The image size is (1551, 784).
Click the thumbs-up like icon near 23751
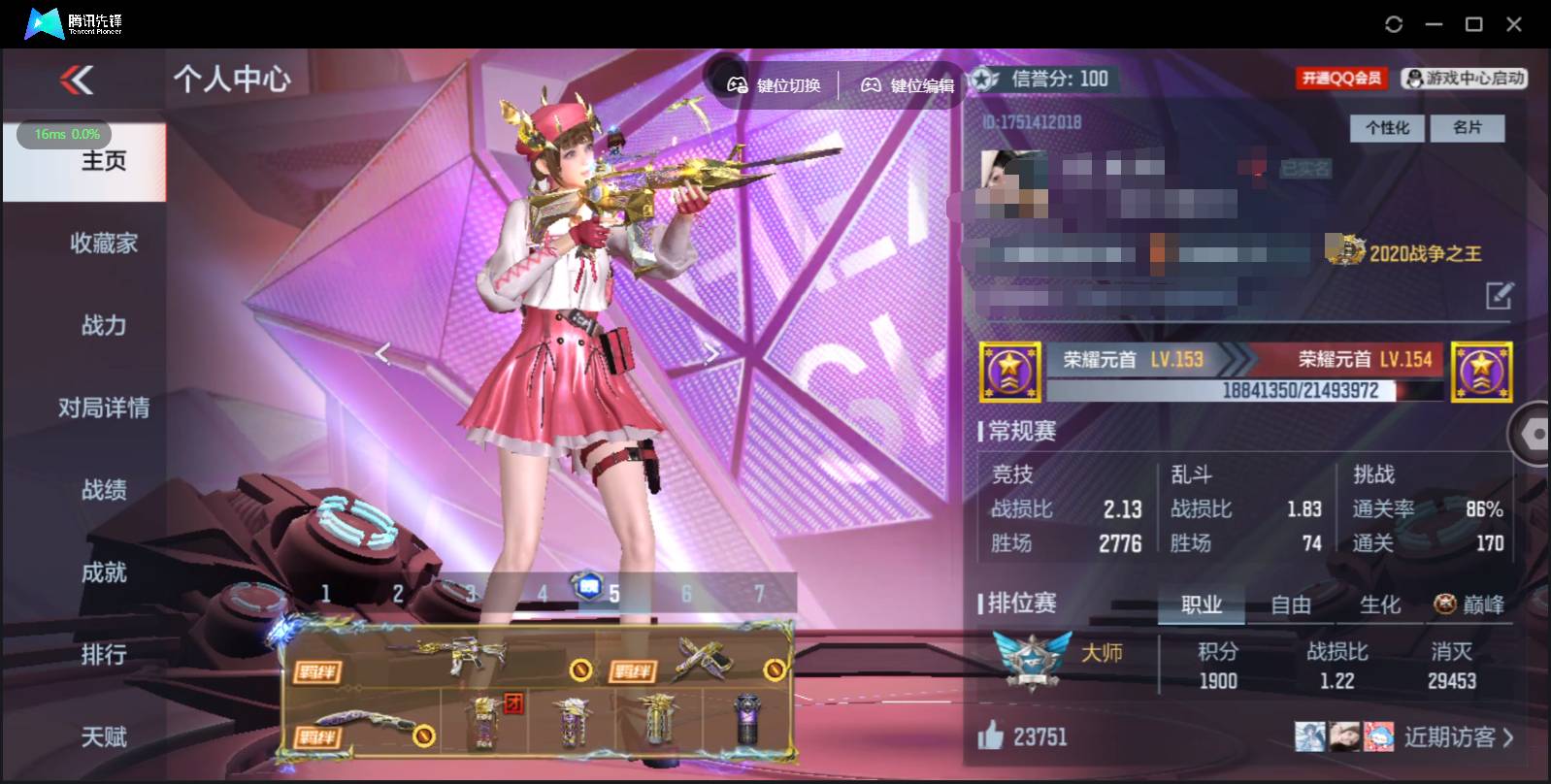pyautogui.click(x=989, y=737)
